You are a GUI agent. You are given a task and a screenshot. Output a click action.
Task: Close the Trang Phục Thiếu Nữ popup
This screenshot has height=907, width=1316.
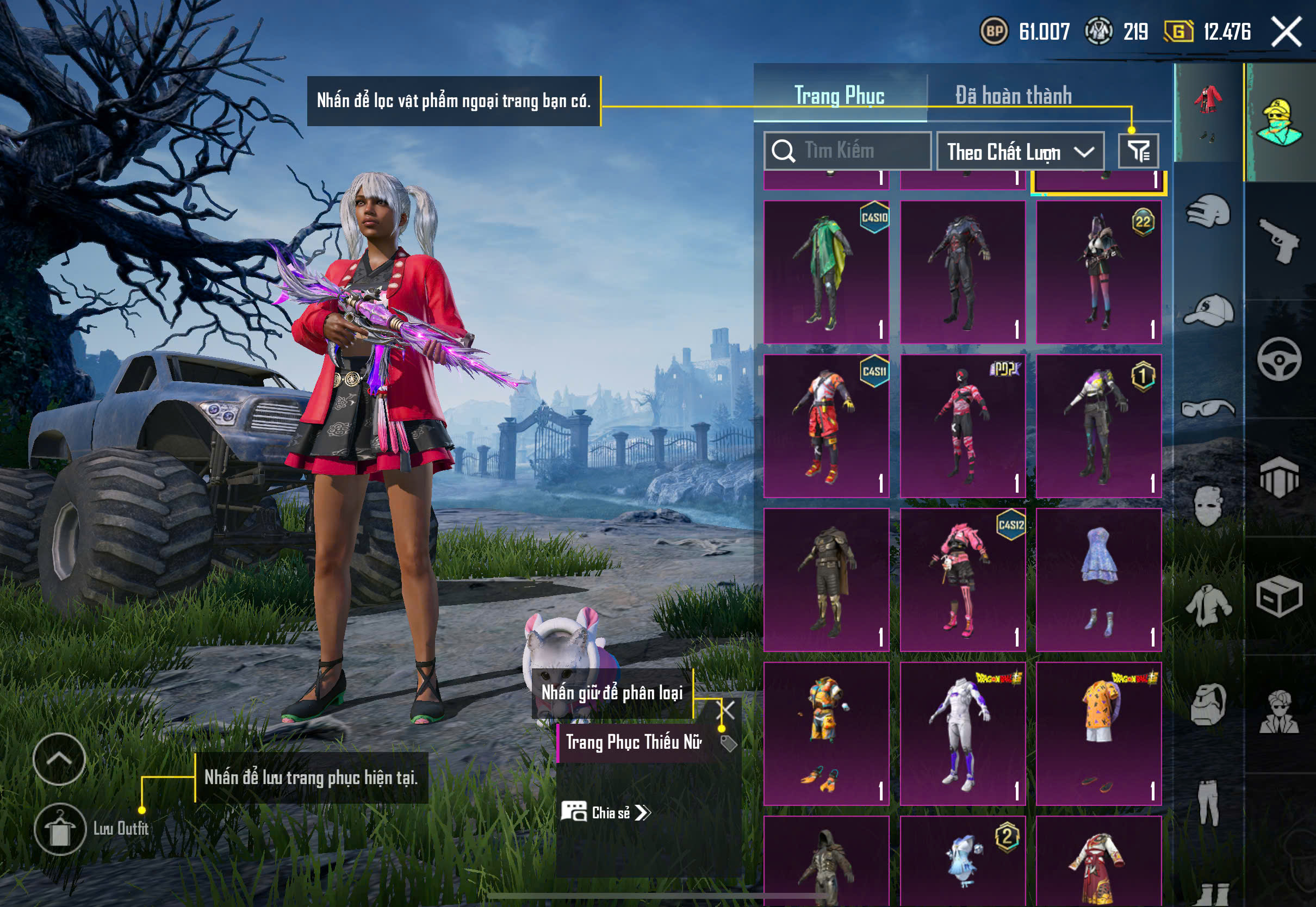pos(727,710)
